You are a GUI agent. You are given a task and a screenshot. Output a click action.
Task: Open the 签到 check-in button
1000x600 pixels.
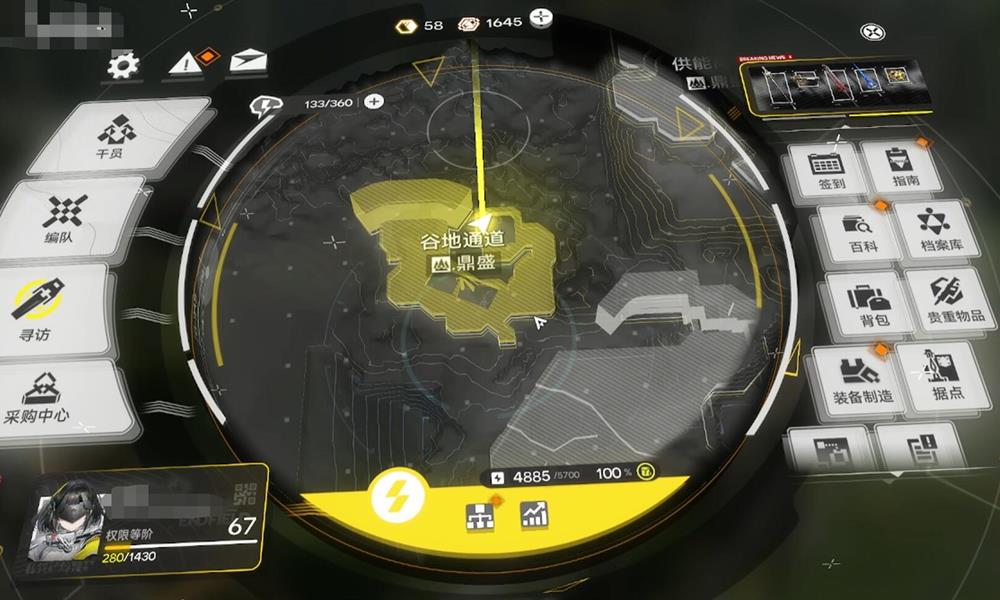[x=826, y=174]
